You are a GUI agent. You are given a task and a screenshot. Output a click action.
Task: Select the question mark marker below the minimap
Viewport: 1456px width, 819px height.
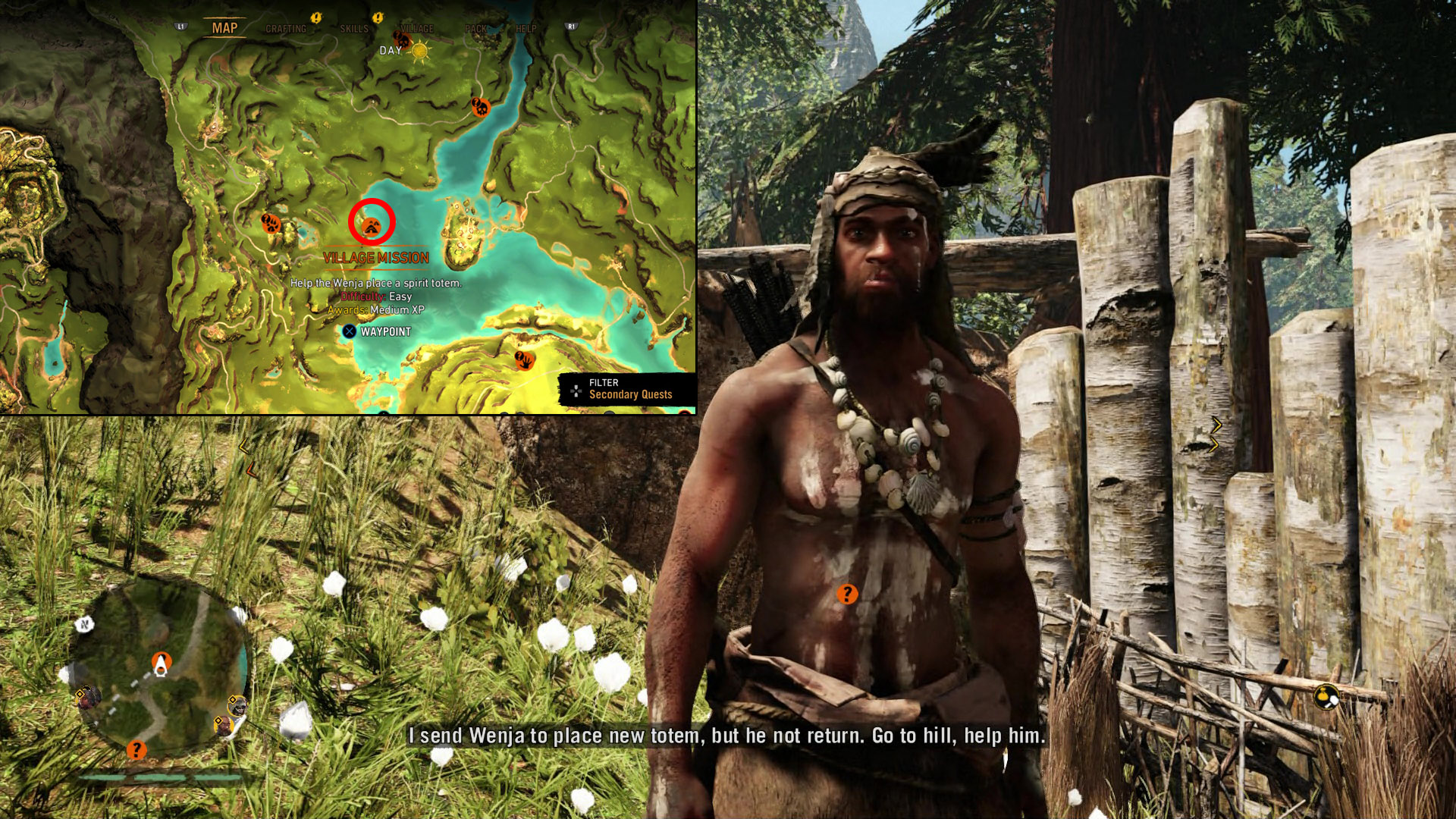[136, 750]
